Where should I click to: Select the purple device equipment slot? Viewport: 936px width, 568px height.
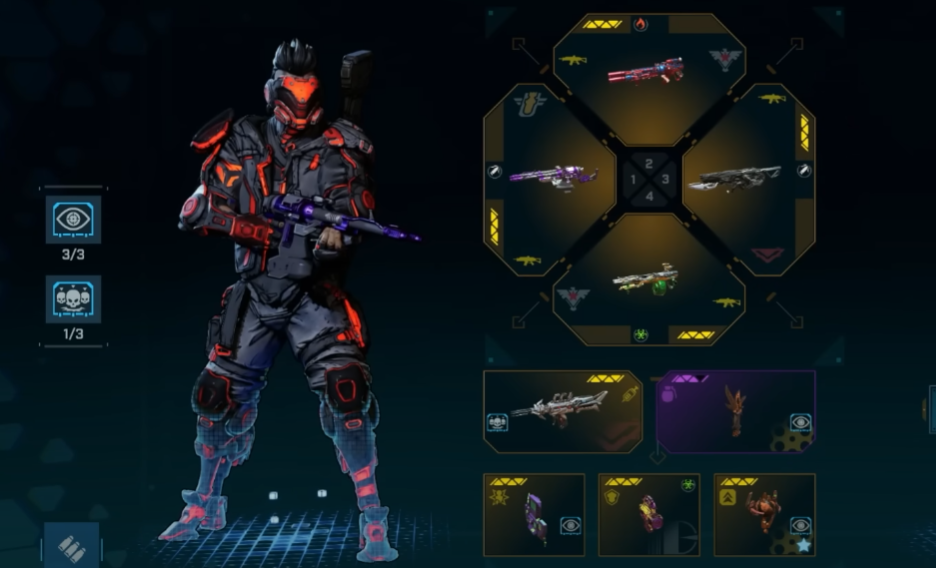(x=534, y=514)
